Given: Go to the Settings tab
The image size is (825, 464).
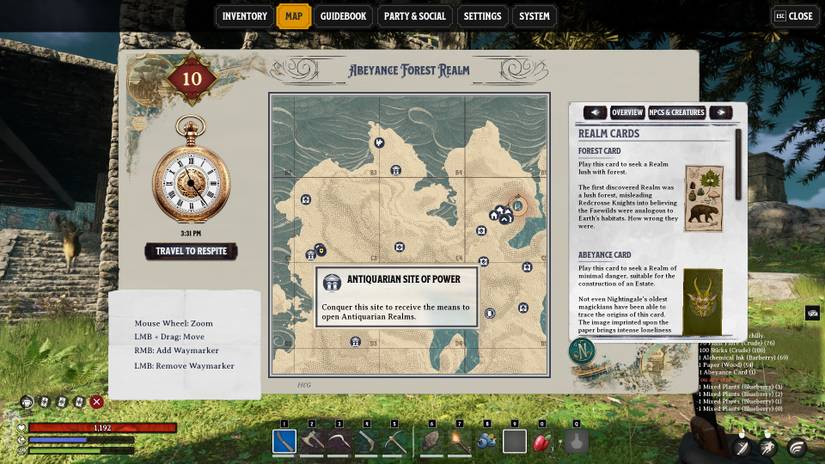Looking at the screenshot, I should click(x=482, y=16).
